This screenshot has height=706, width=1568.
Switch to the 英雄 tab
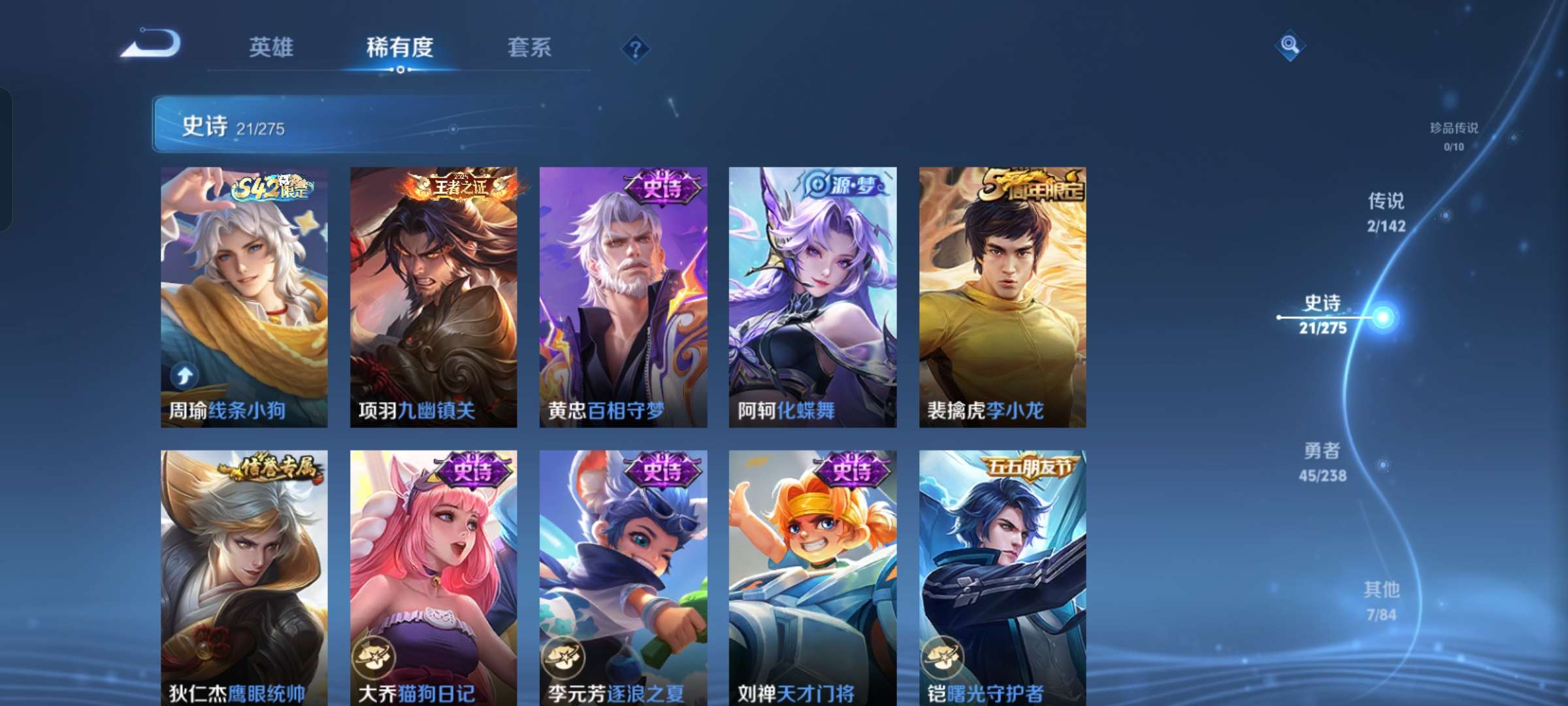270,47
